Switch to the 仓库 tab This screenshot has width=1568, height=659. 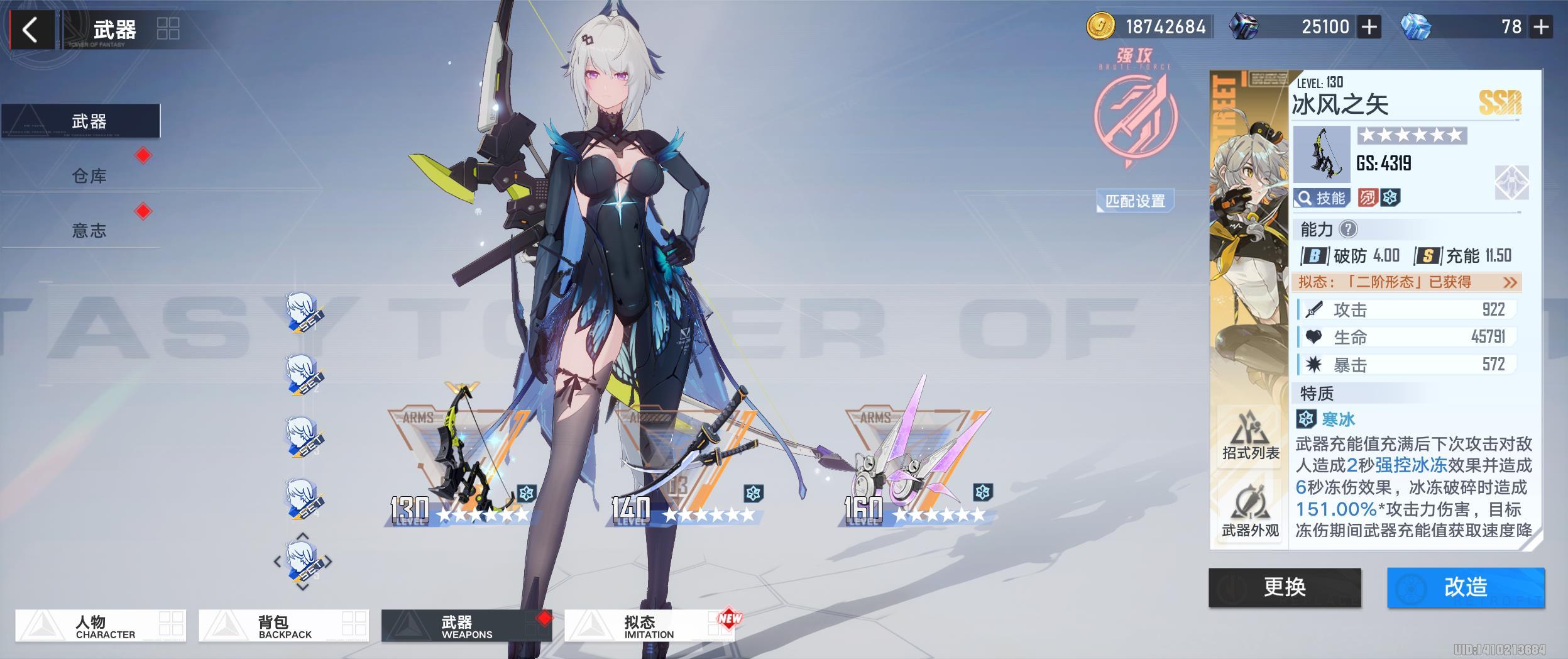click(89, 175)
